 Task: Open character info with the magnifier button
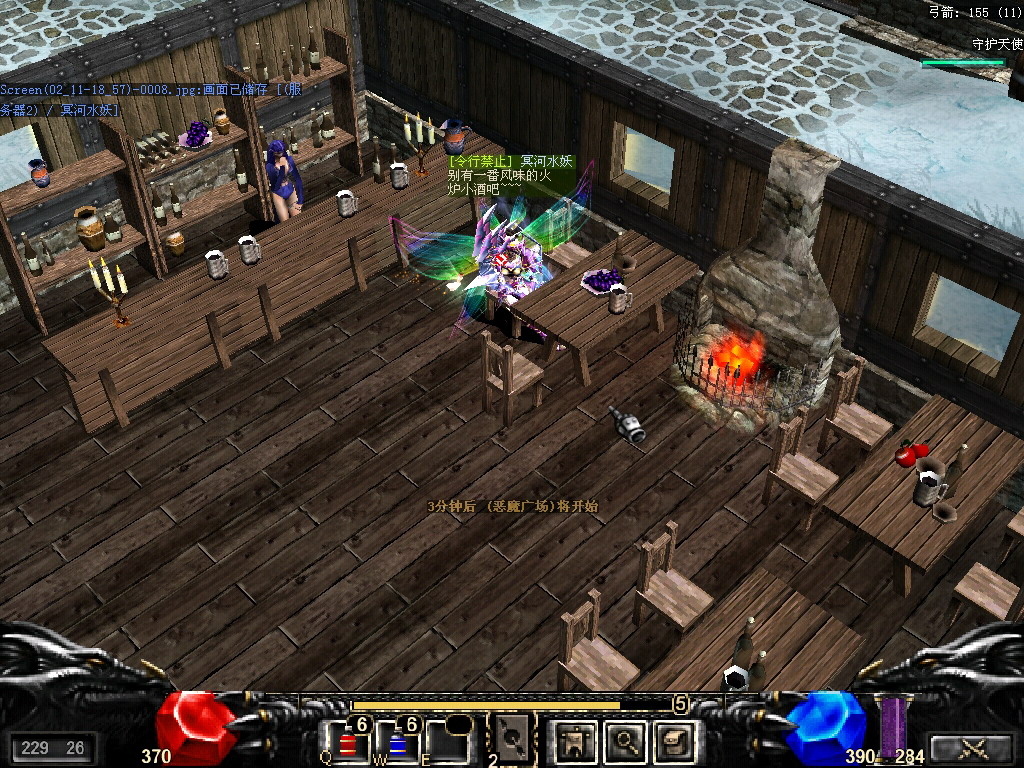623,742
